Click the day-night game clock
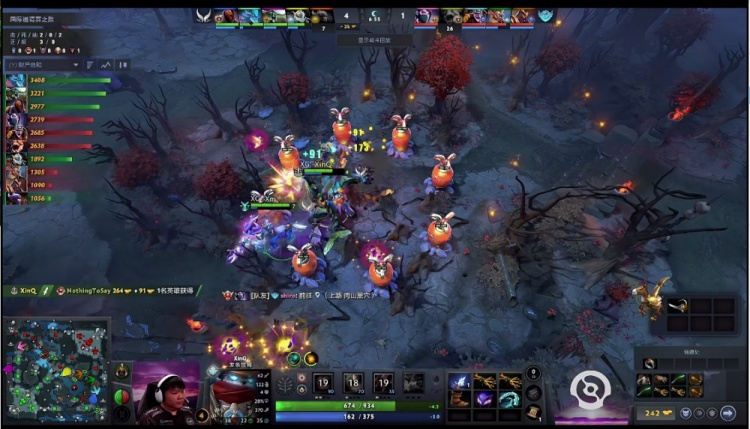The width and height of the screenshot is (750, 429). pyautogui.click(x=374, y=16)
